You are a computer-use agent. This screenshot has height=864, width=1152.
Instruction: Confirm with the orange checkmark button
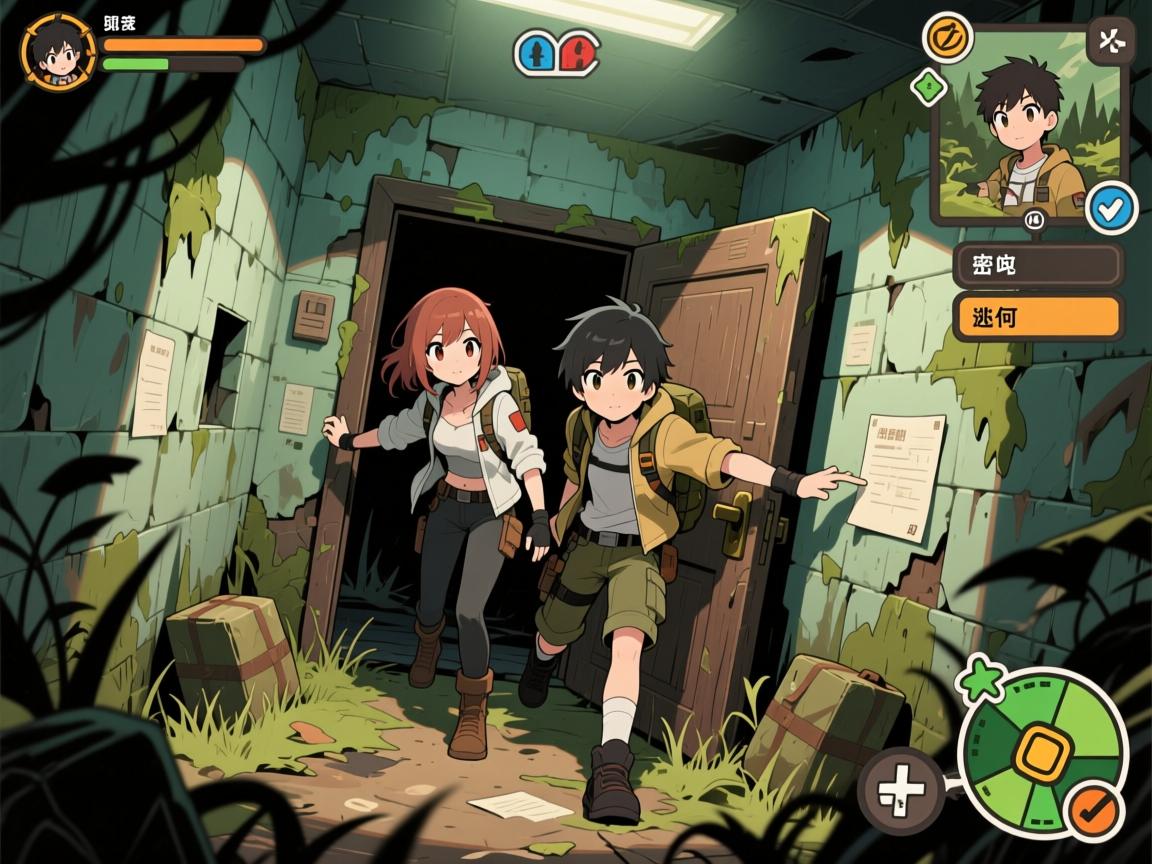coord(1095,810)
